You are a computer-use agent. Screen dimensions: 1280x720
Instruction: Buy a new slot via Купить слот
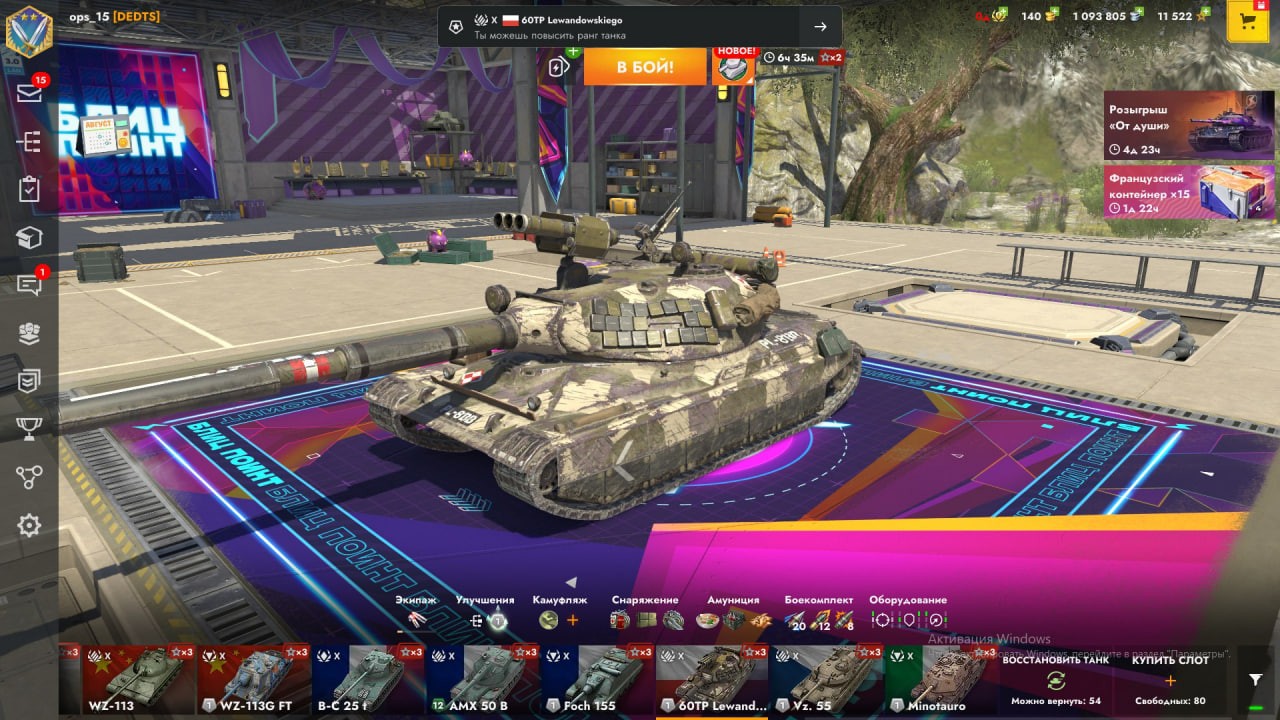coord(1169,681)
